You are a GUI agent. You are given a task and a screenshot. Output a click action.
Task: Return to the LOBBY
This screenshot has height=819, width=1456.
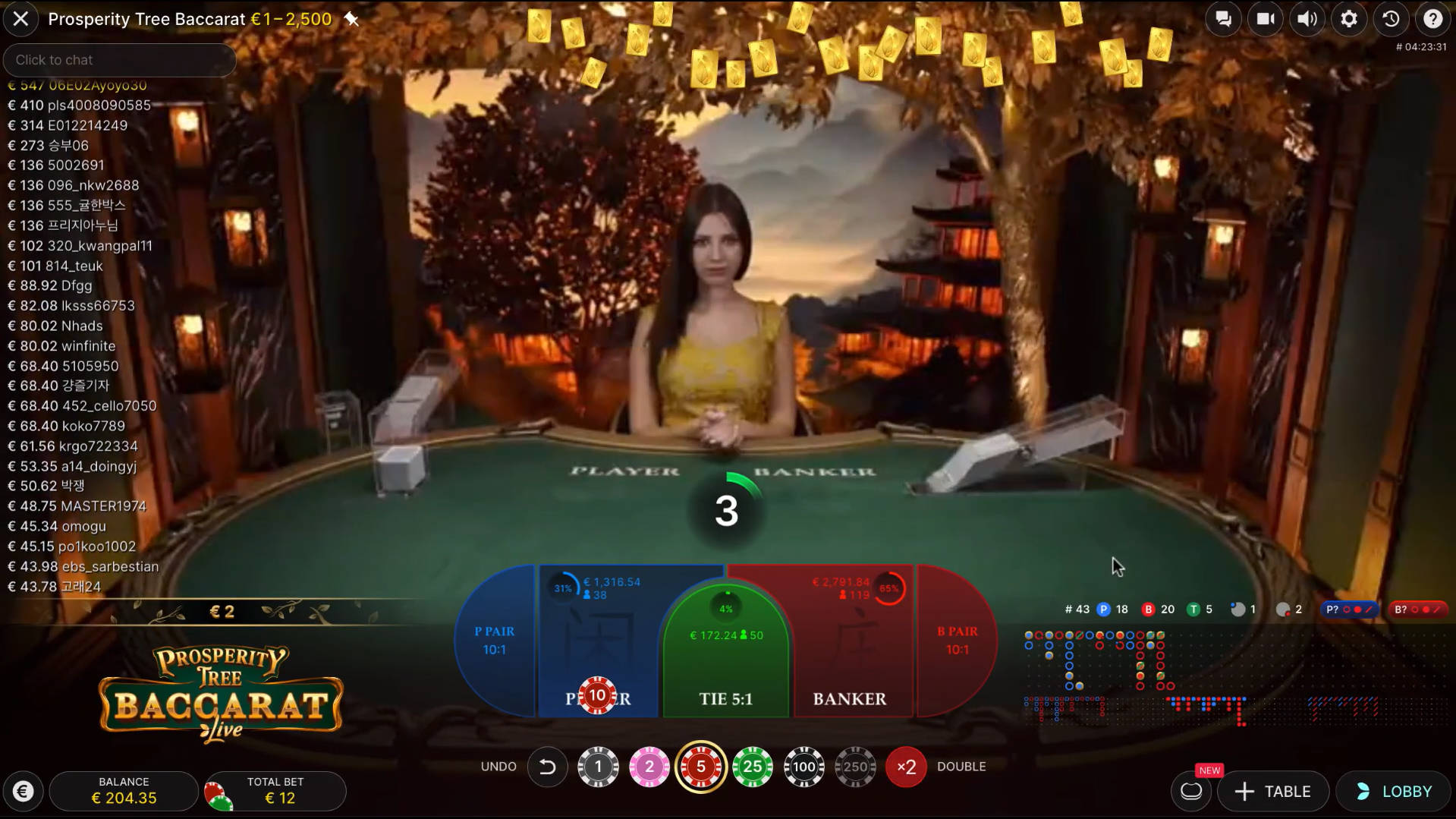coord(1395,792)
